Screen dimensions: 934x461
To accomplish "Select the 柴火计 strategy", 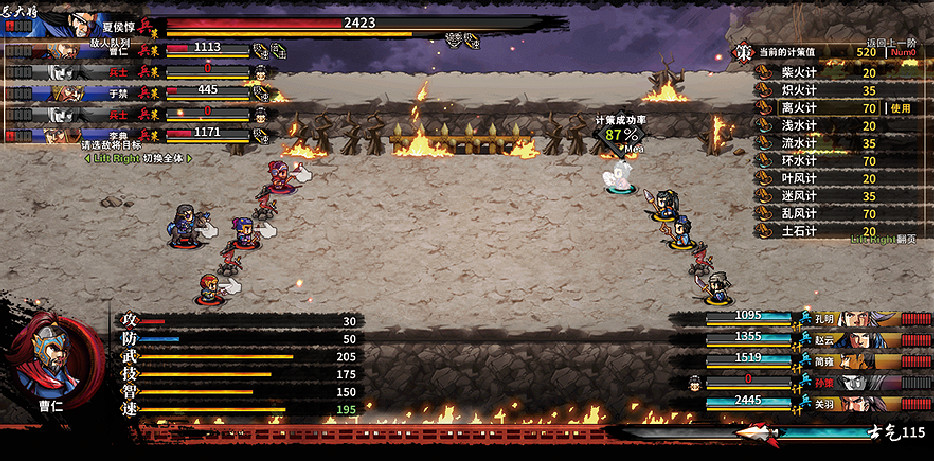I will [x=798, y=73].
